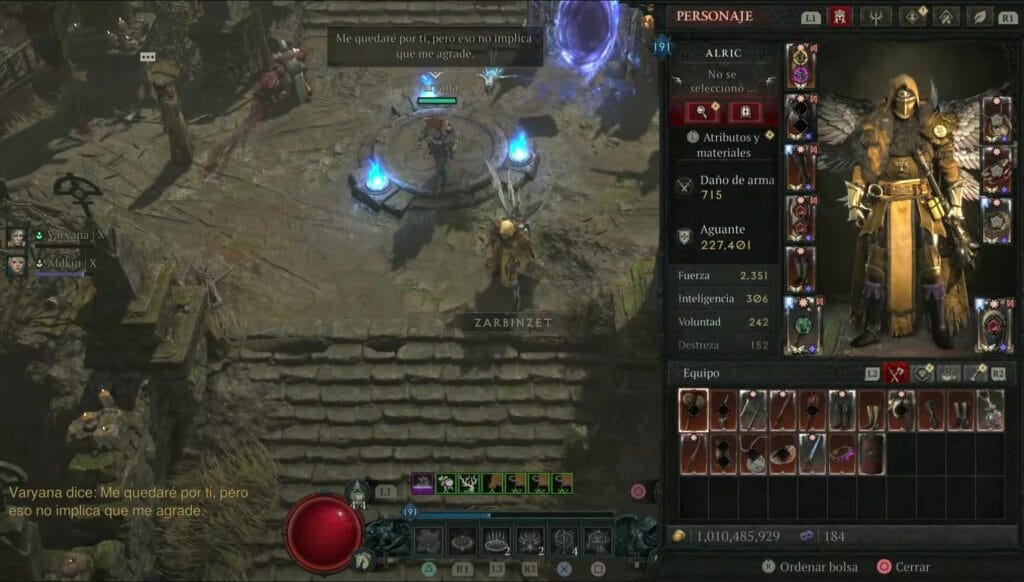The height and width of the screenshot is (582, 1024).
Task: Activate the skill with charge count 4
Action: [564, 541]
